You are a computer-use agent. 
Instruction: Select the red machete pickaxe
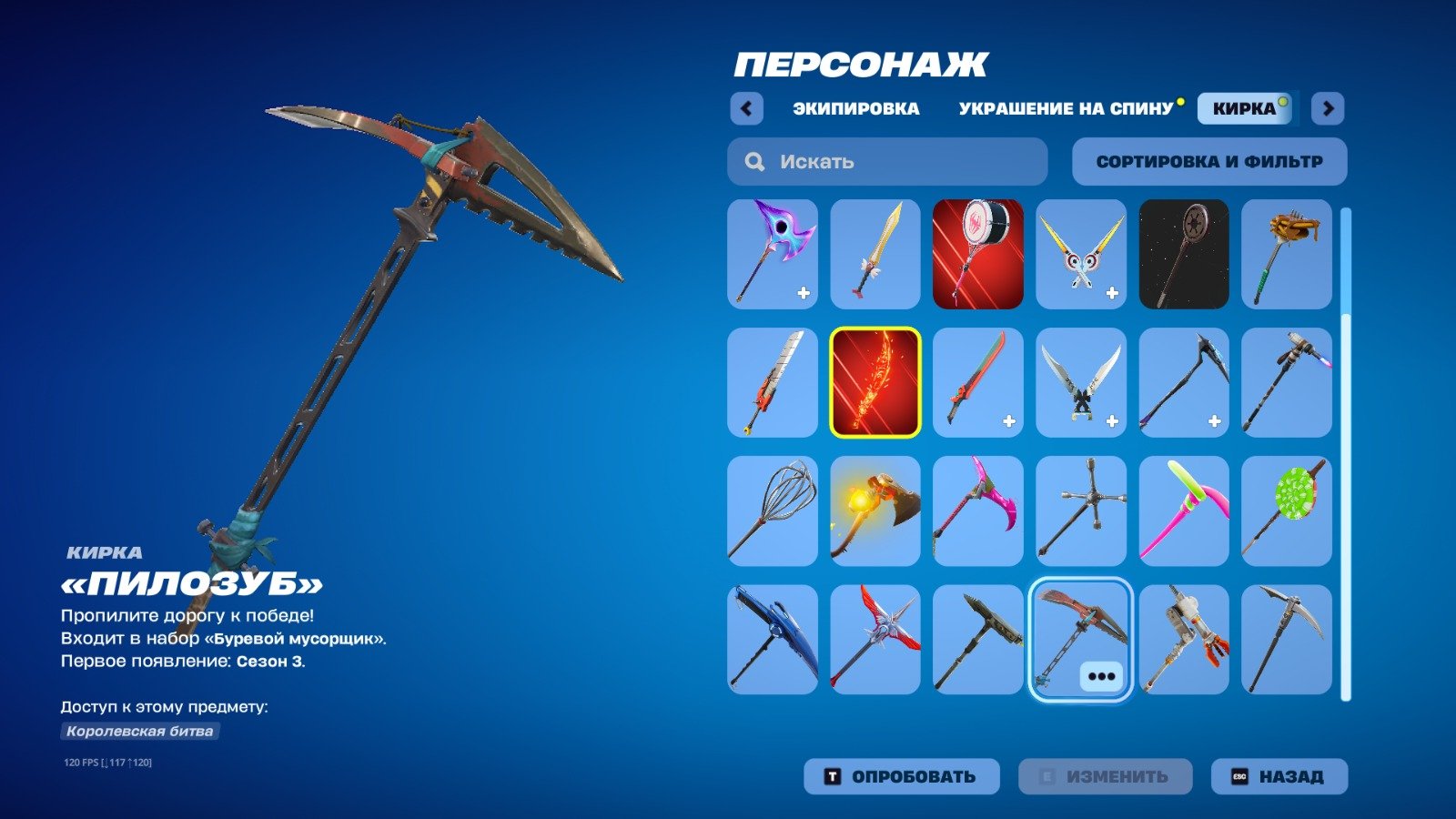coord(977,382)
